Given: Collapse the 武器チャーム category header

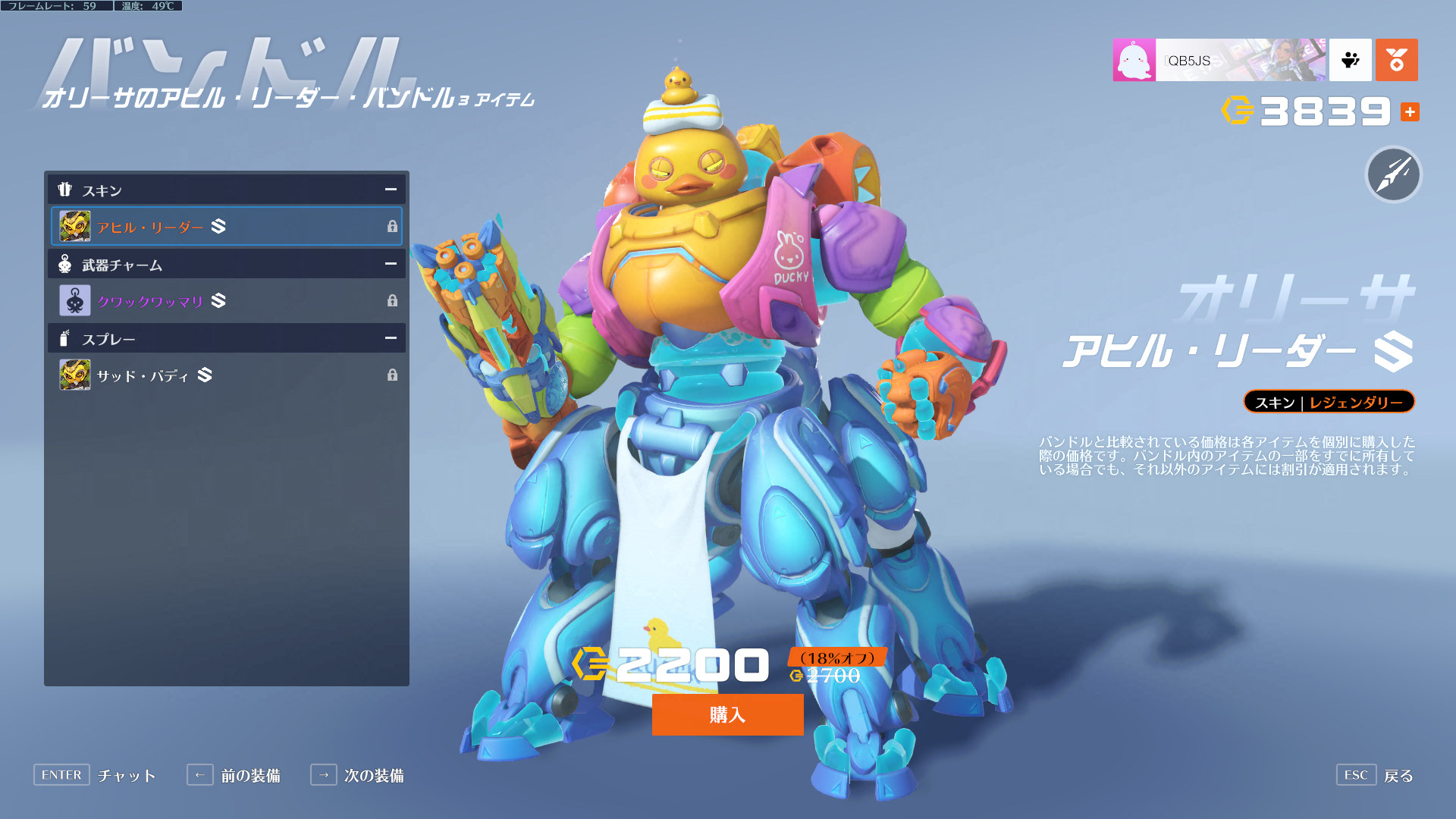Looking at the screenshot, I should pos(390,264).
